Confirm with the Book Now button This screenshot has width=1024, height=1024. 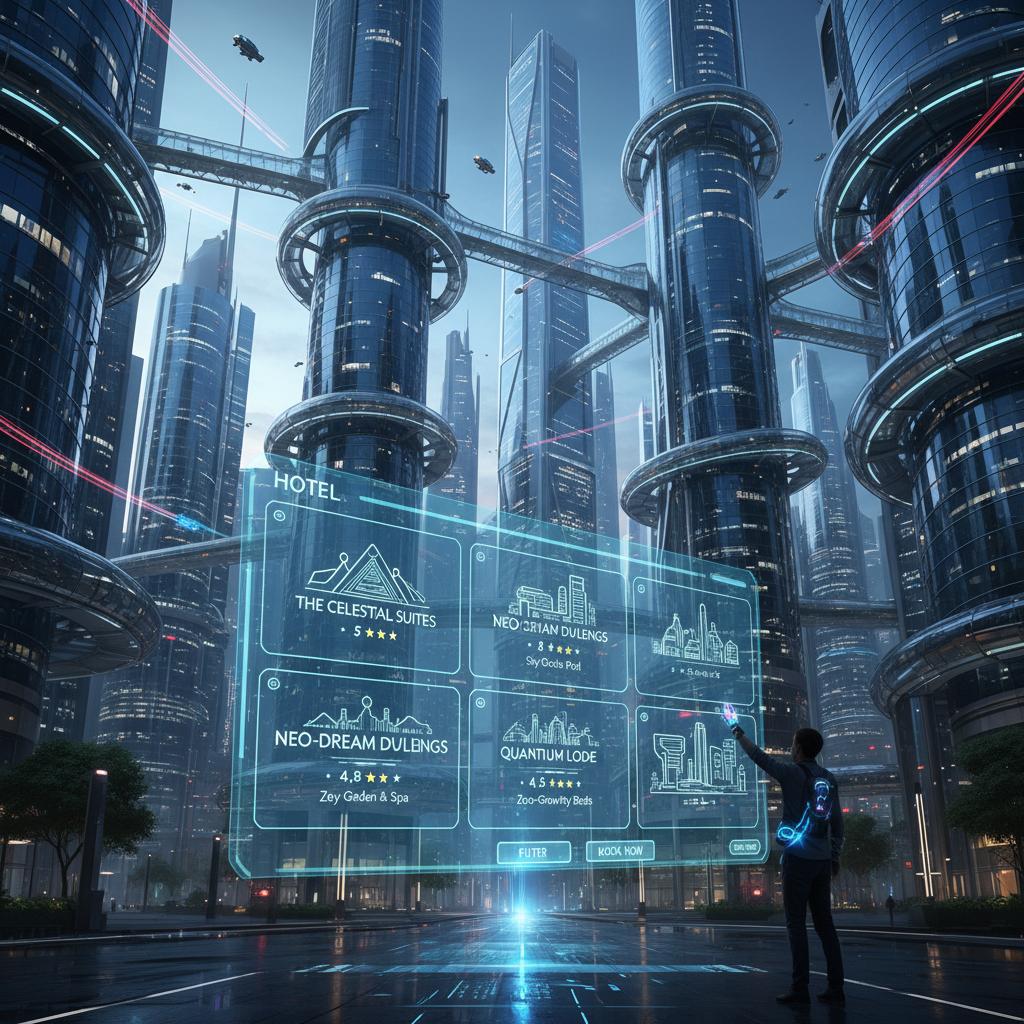tap(619, 851)
